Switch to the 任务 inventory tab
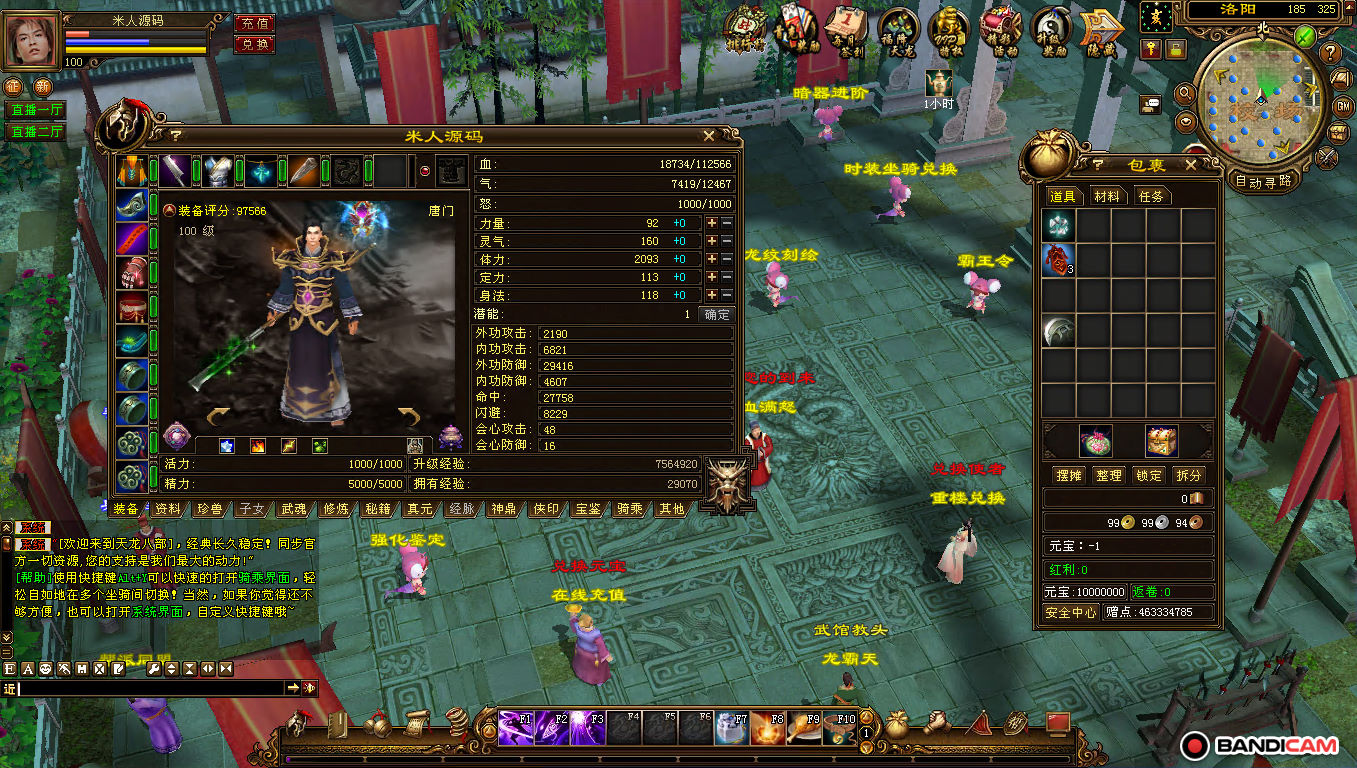 1151,196
